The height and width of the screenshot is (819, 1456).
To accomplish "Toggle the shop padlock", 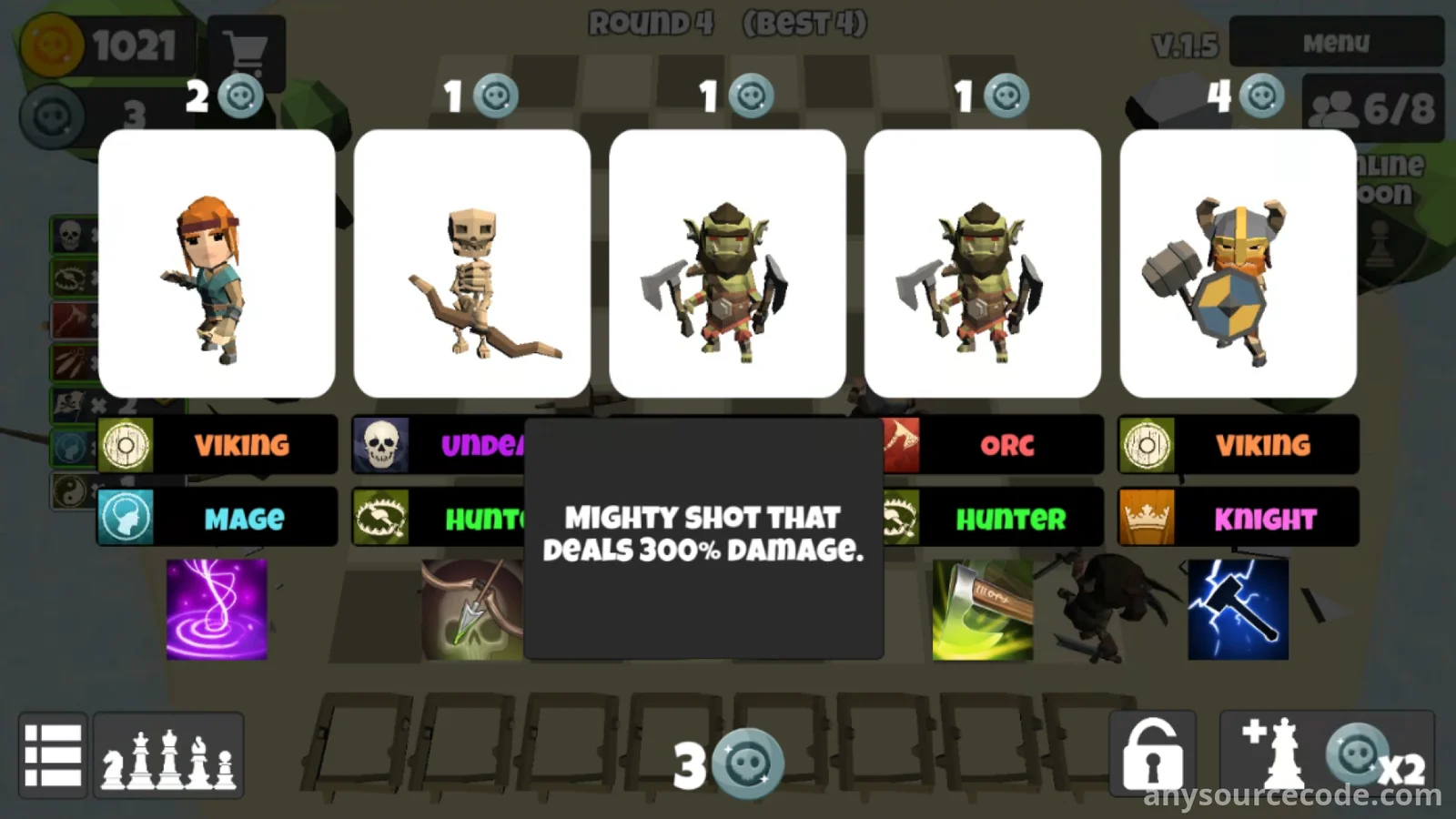I will point(1152,755).
